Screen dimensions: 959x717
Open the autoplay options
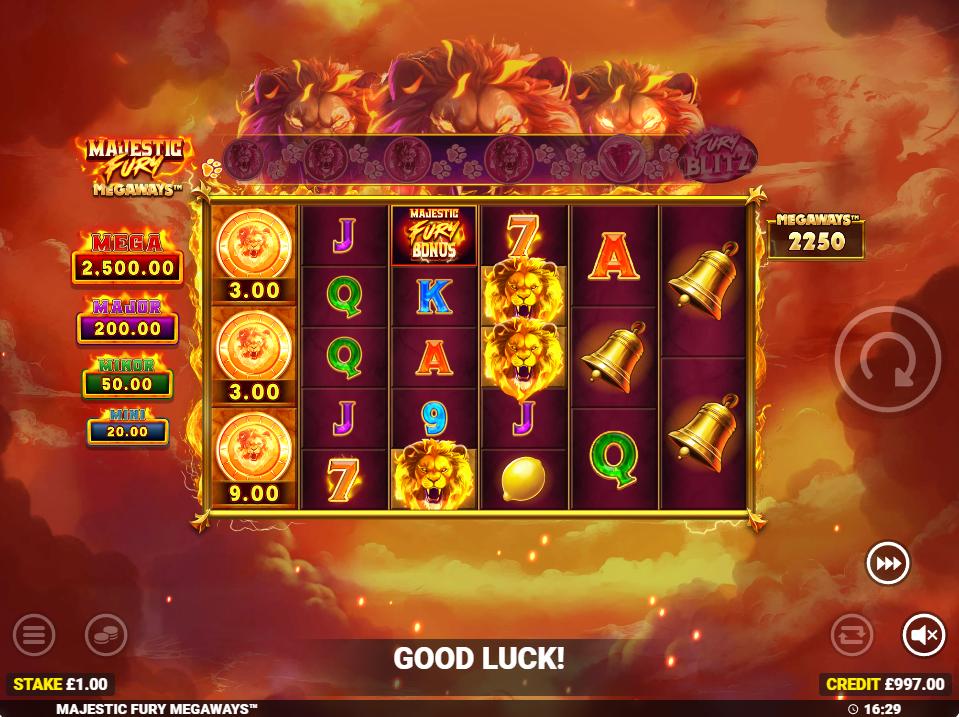click(852, 634)
